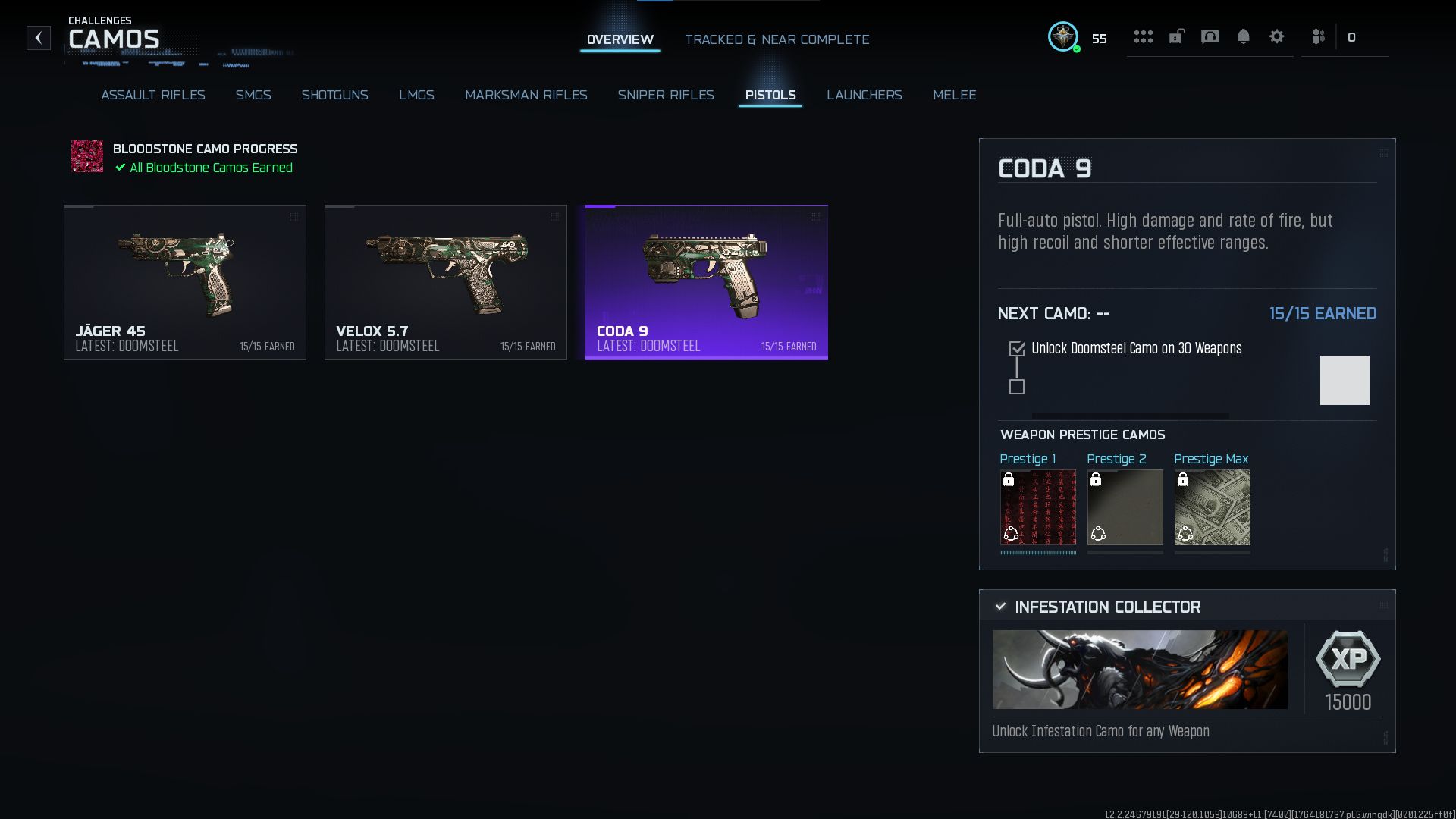Go back using the arrow button
1456x819 pixels.
click(39, 38)
